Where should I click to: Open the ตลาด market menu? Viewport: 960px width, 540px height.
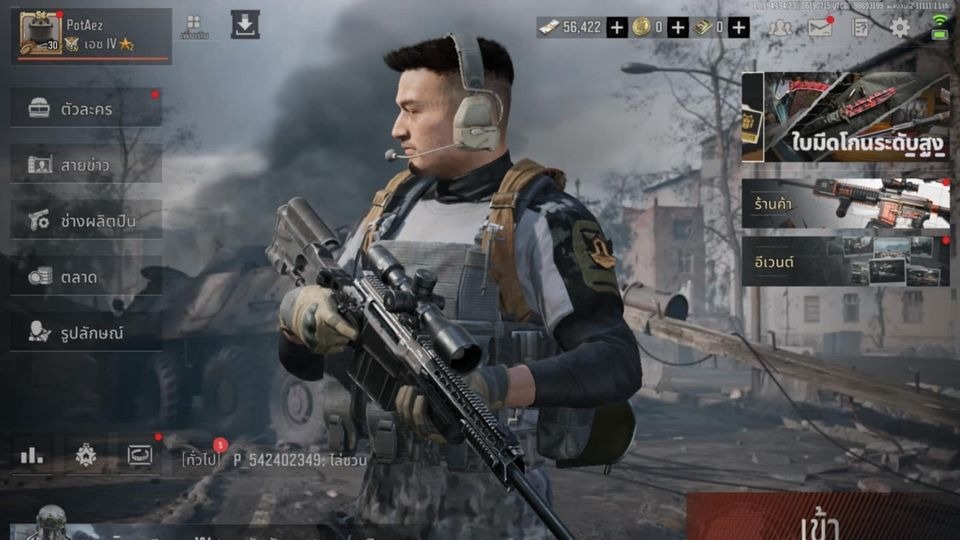[86, 276]
